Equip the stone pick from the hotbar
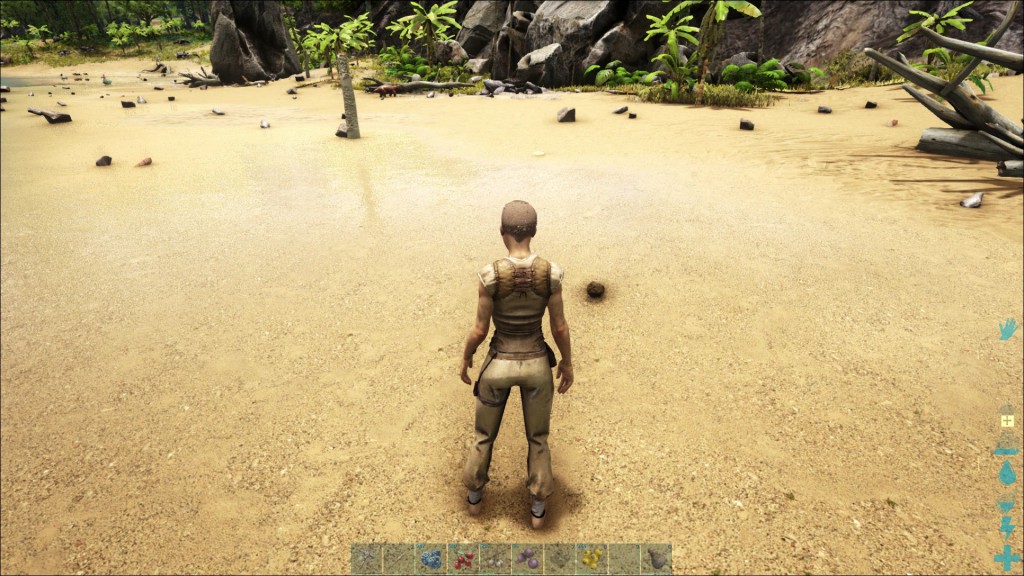 coord(367,559)
